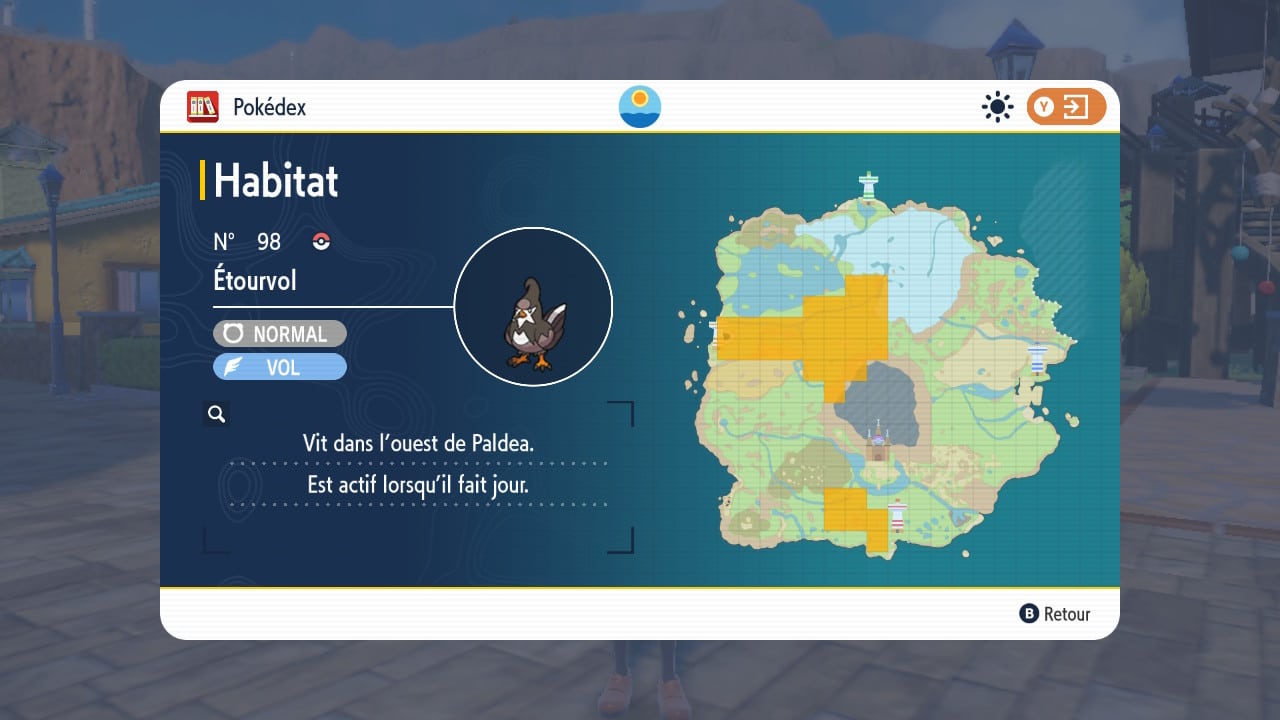Select the academy building map marker
Image resolution: width=1280 pixels, height=720 pixels.
[x=878, y=442]
